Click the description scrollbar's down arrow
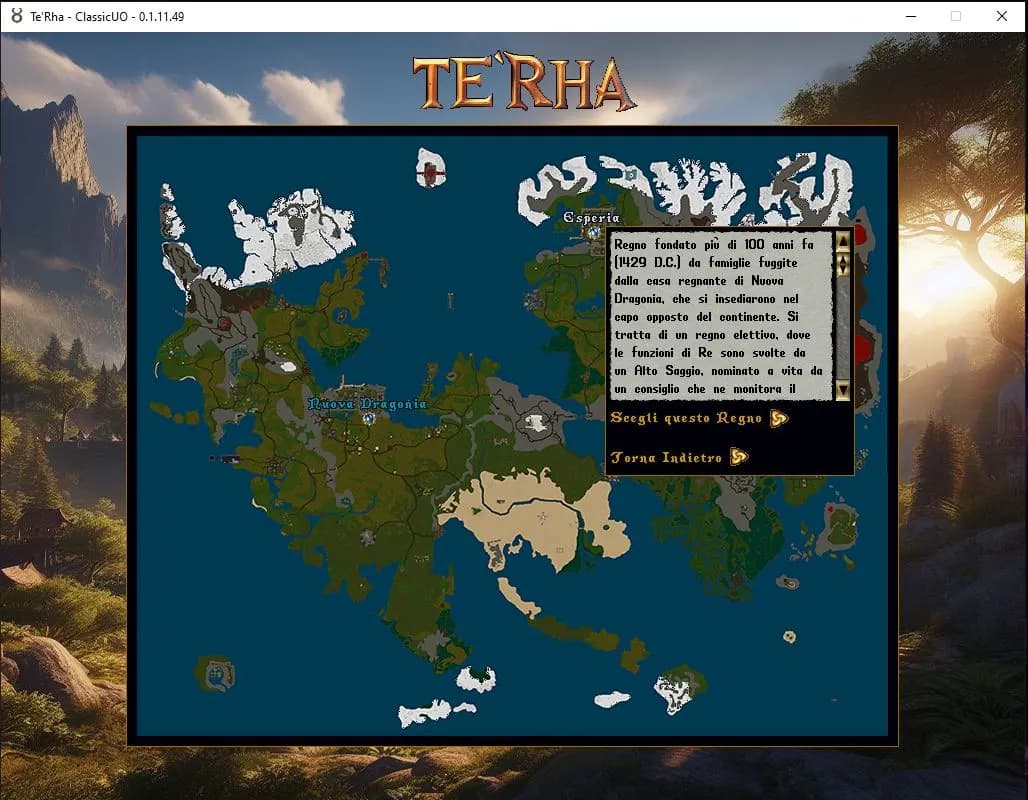 pos(843,390)
